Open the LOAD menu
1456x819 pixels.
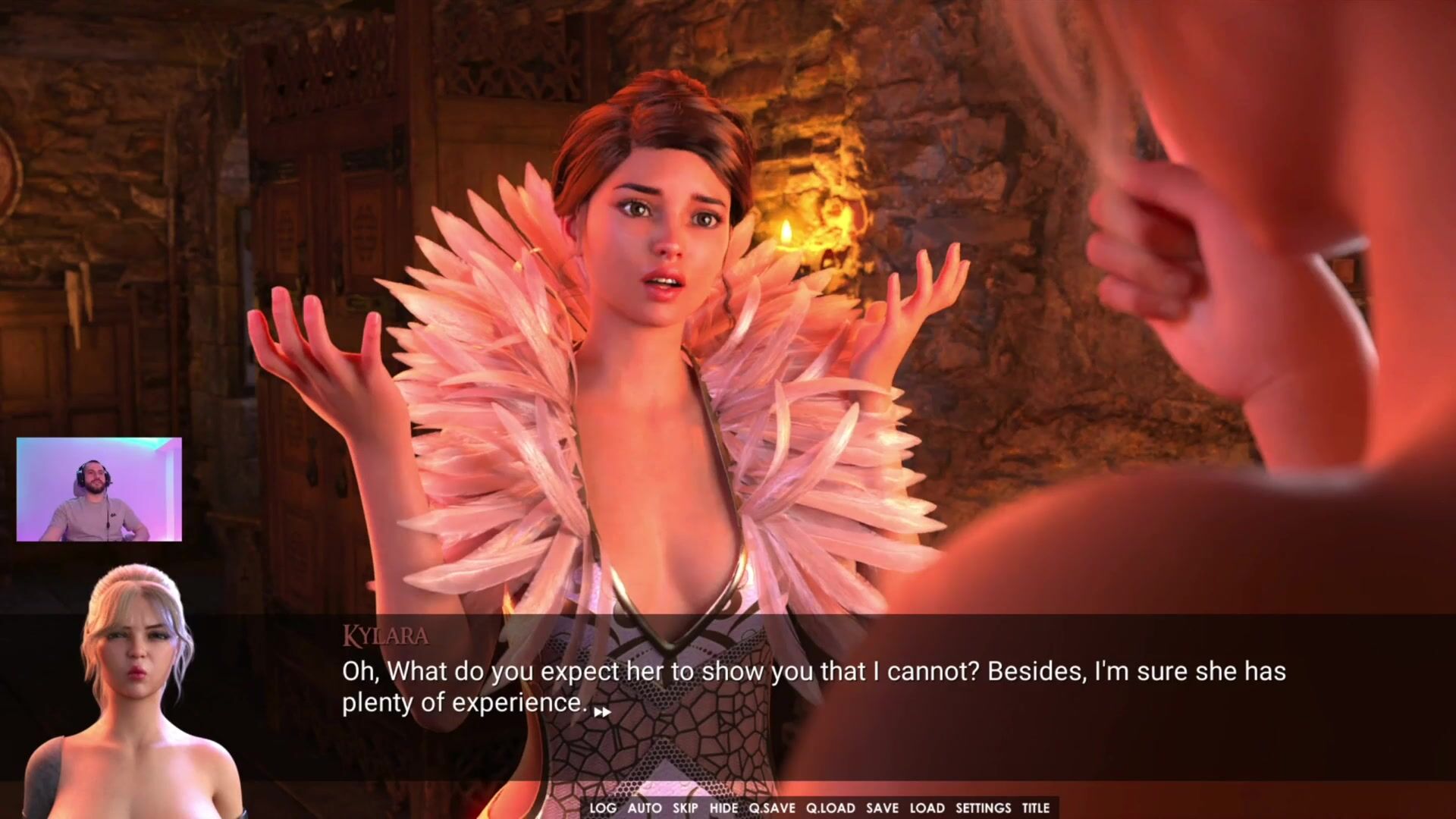coord(927,808)
